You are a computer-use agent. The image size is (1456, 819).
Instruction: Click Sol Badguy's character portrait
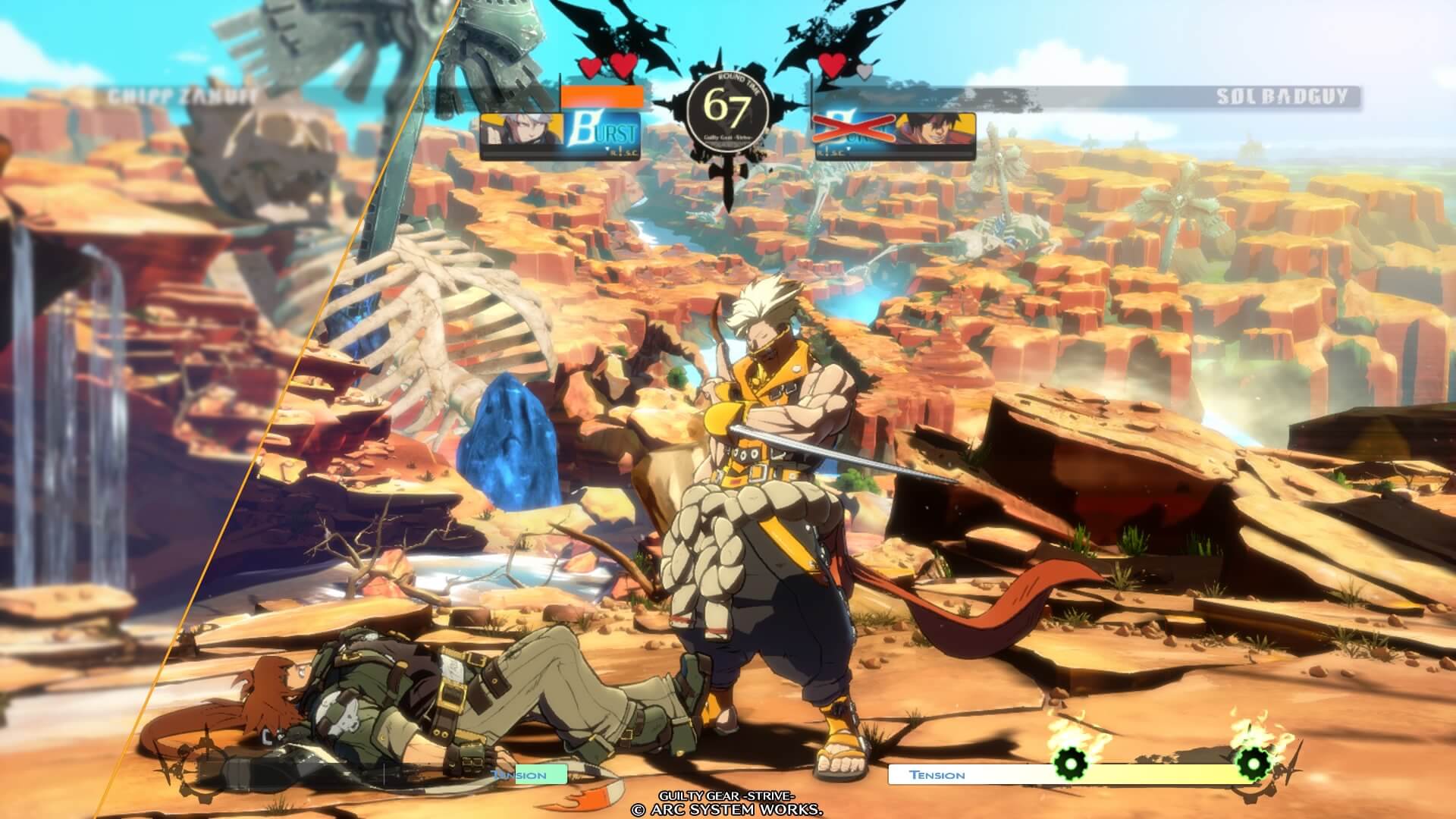tap(934, 129)
